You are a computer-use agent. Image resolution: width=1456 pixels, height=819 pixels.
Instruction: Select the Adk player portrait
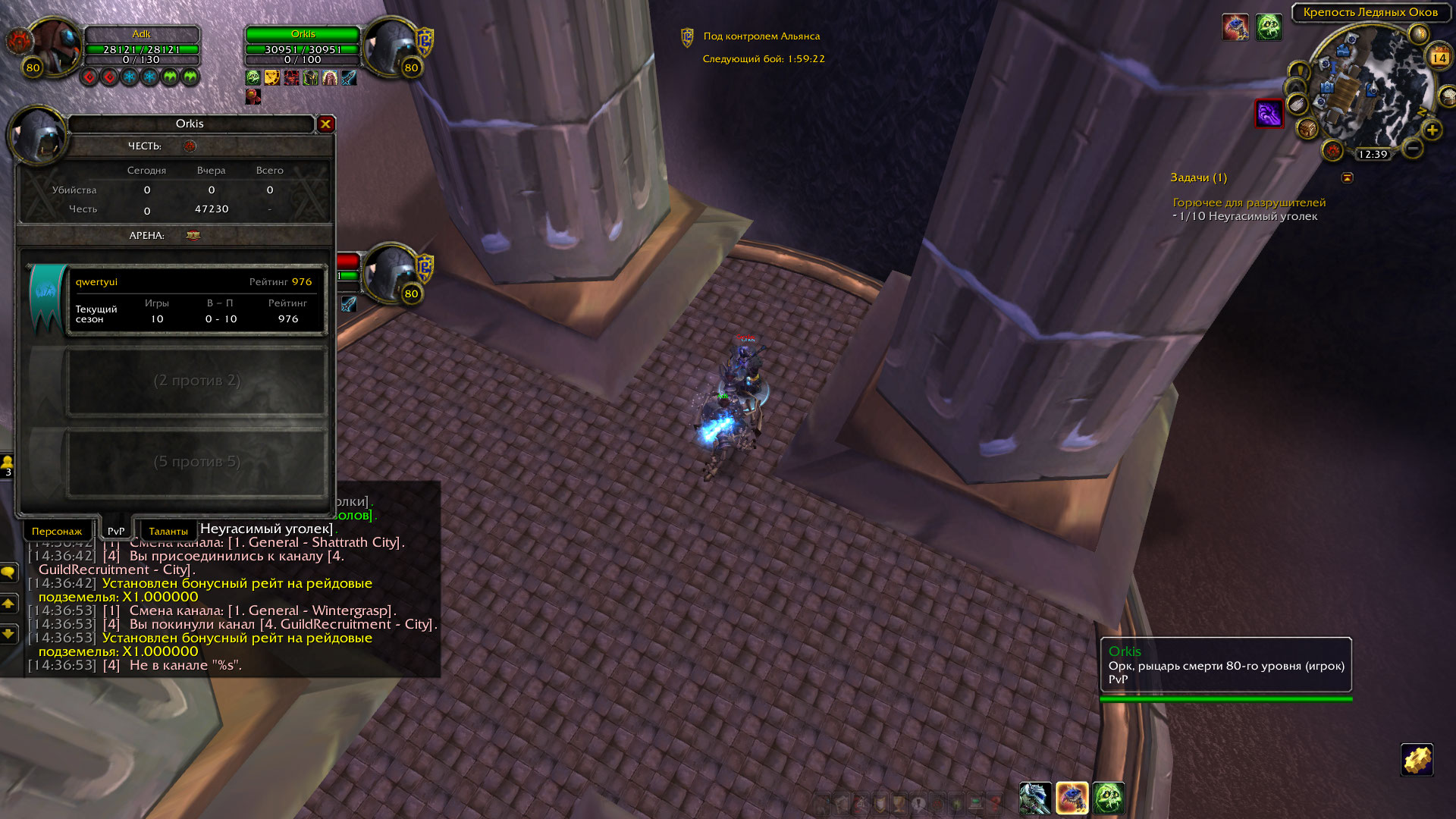53,47
